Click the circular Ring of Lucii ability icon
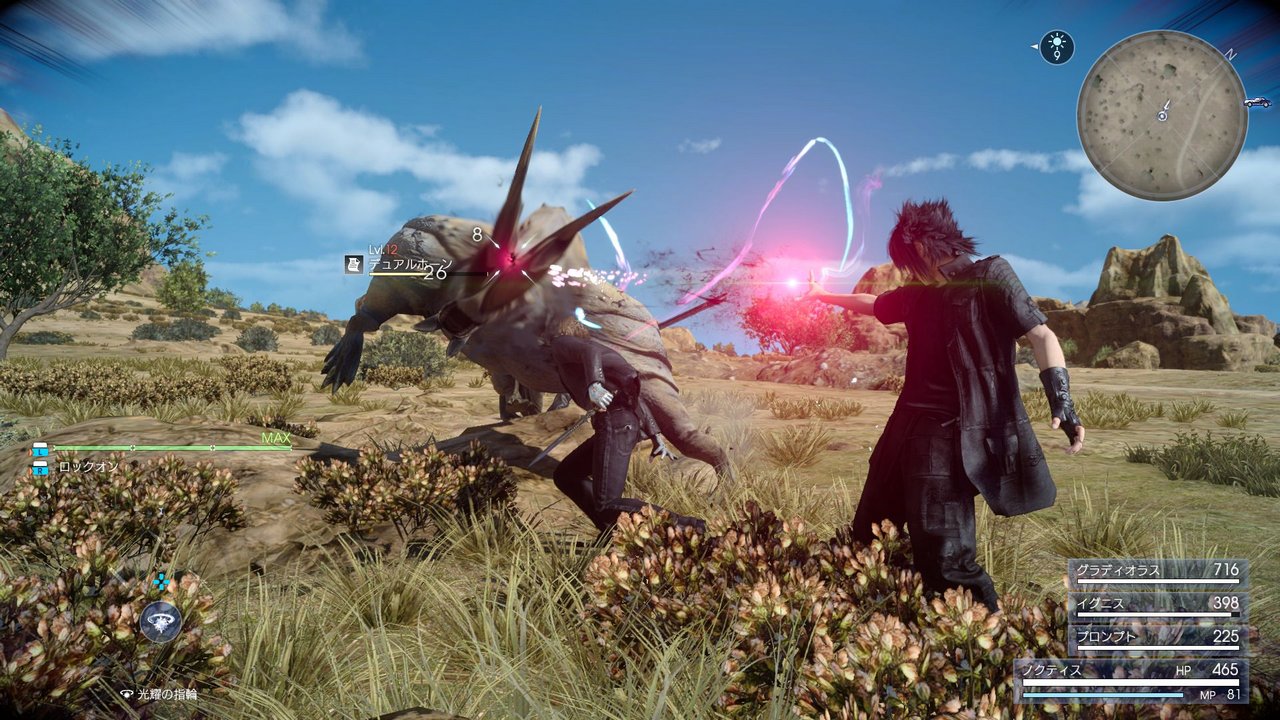The image size is (1280, 720). tap(161, 621)
